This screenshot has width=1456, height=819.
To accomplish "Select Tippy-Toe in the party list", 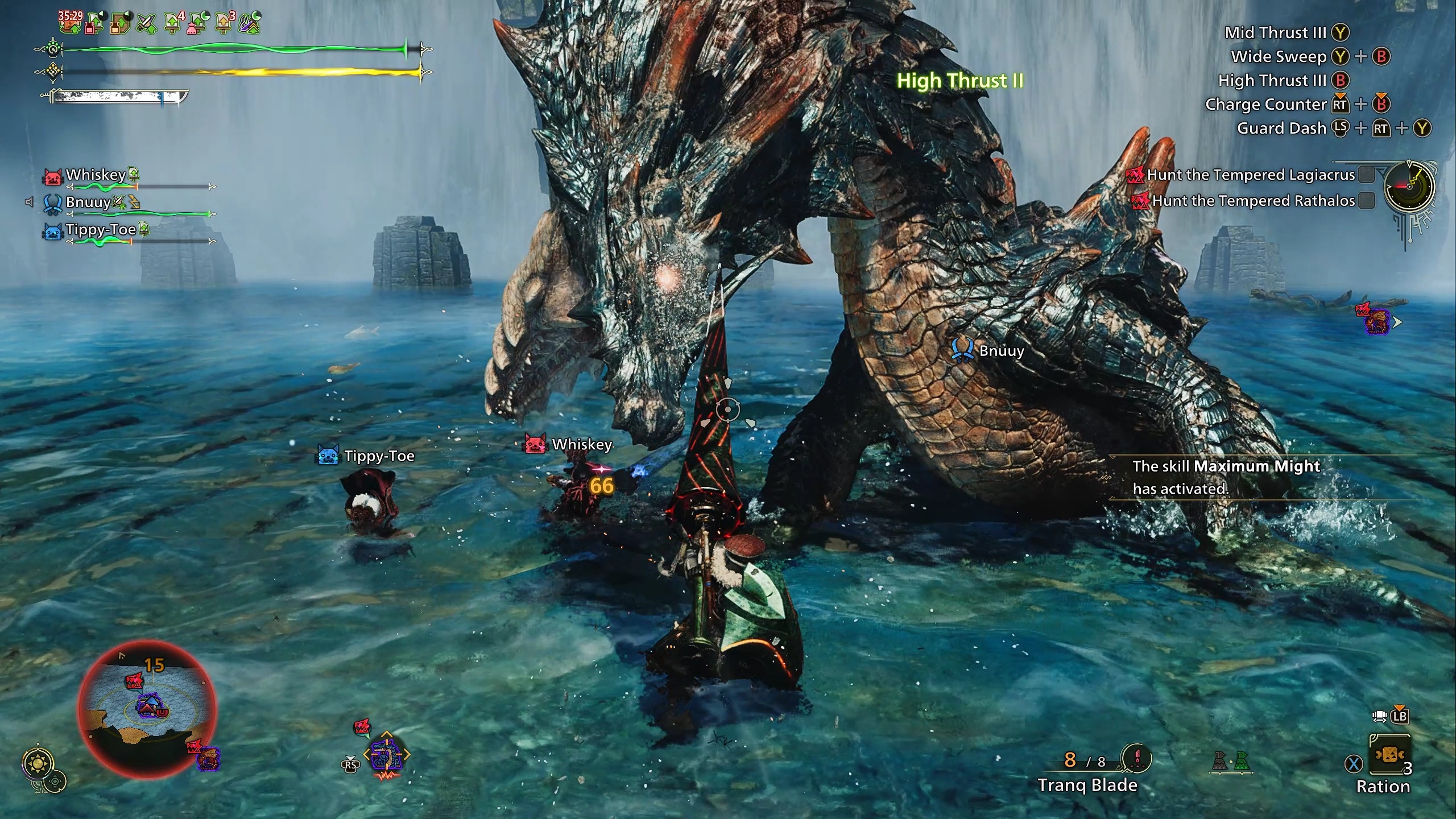I will pyautogui.click(x=100, y=230).
